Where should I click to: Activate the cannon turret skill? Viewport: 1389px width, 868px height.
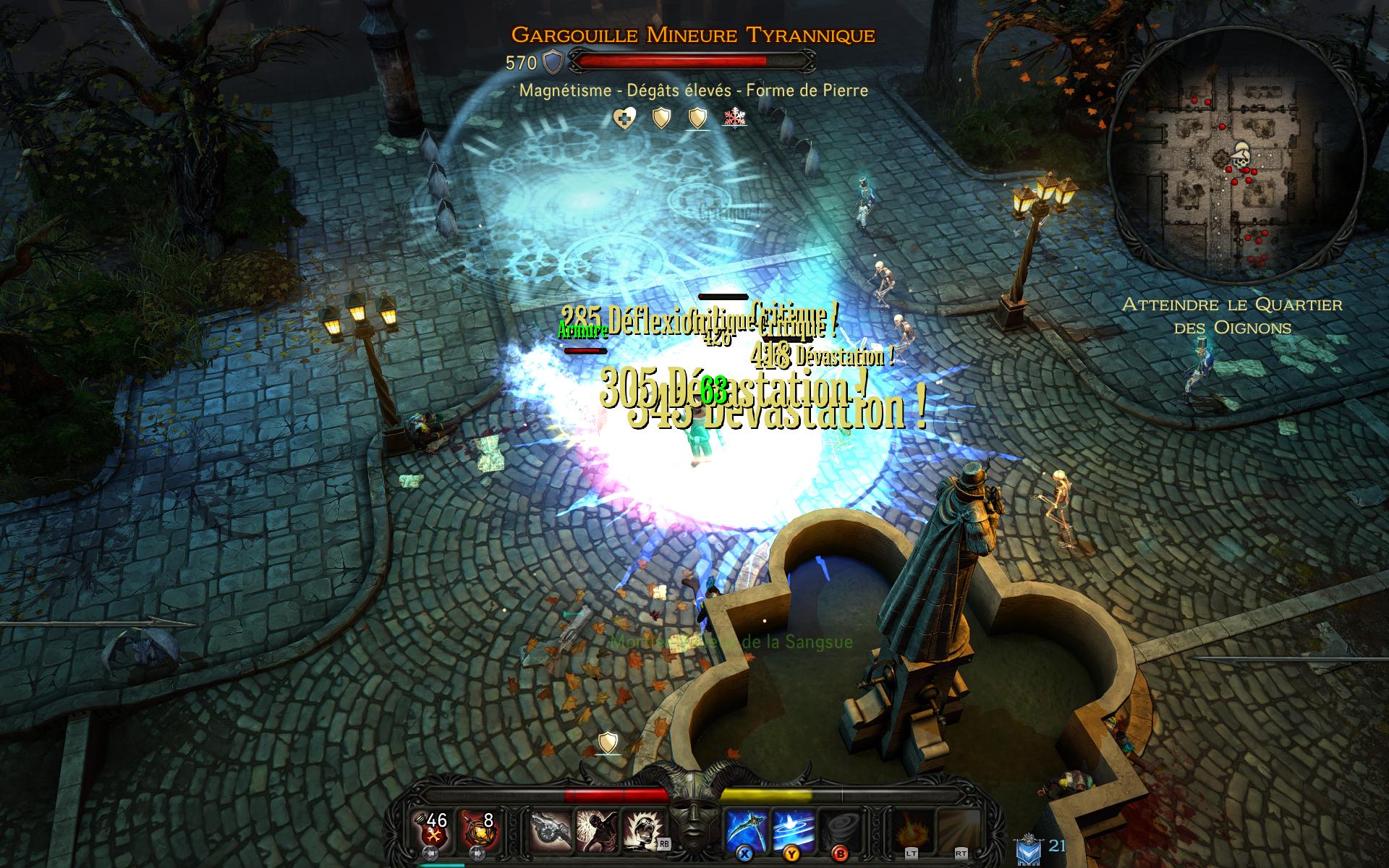pyautogui.click(x=551, y=828)
